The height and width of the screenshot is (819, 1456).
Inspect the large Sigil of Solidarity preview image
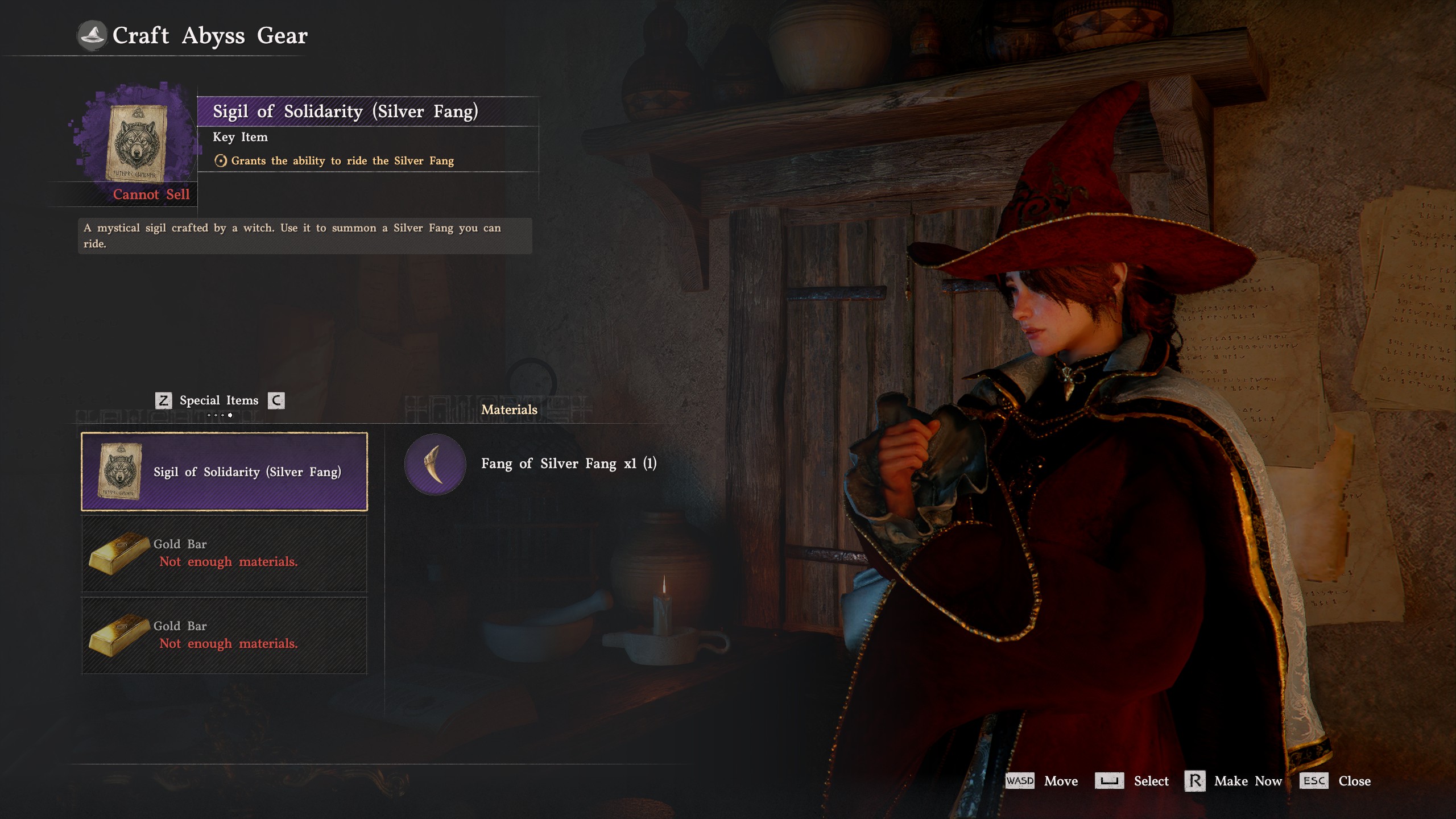point(136,142)
